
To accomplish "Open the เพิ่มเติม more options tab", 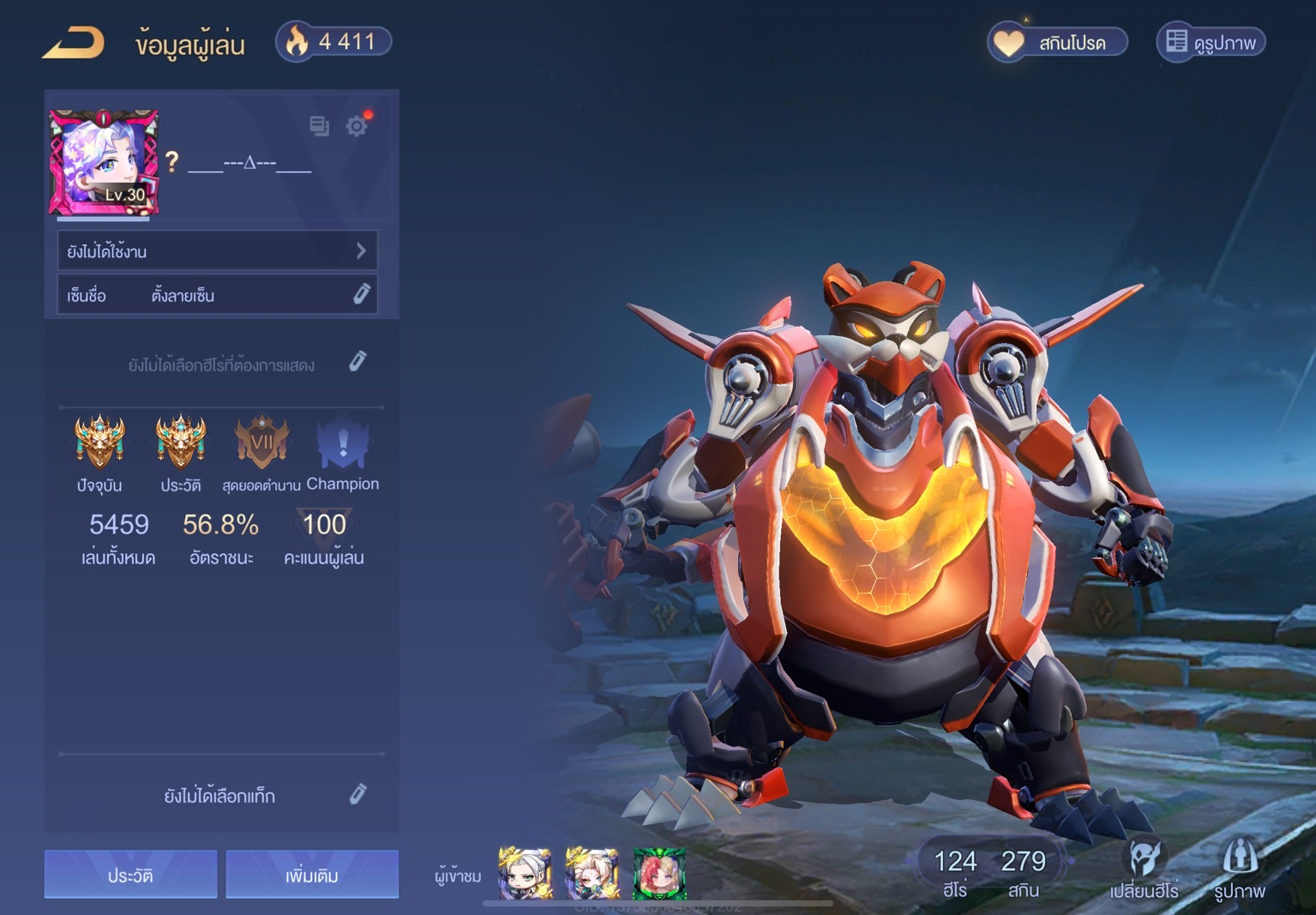I will (x=312, y=874).
